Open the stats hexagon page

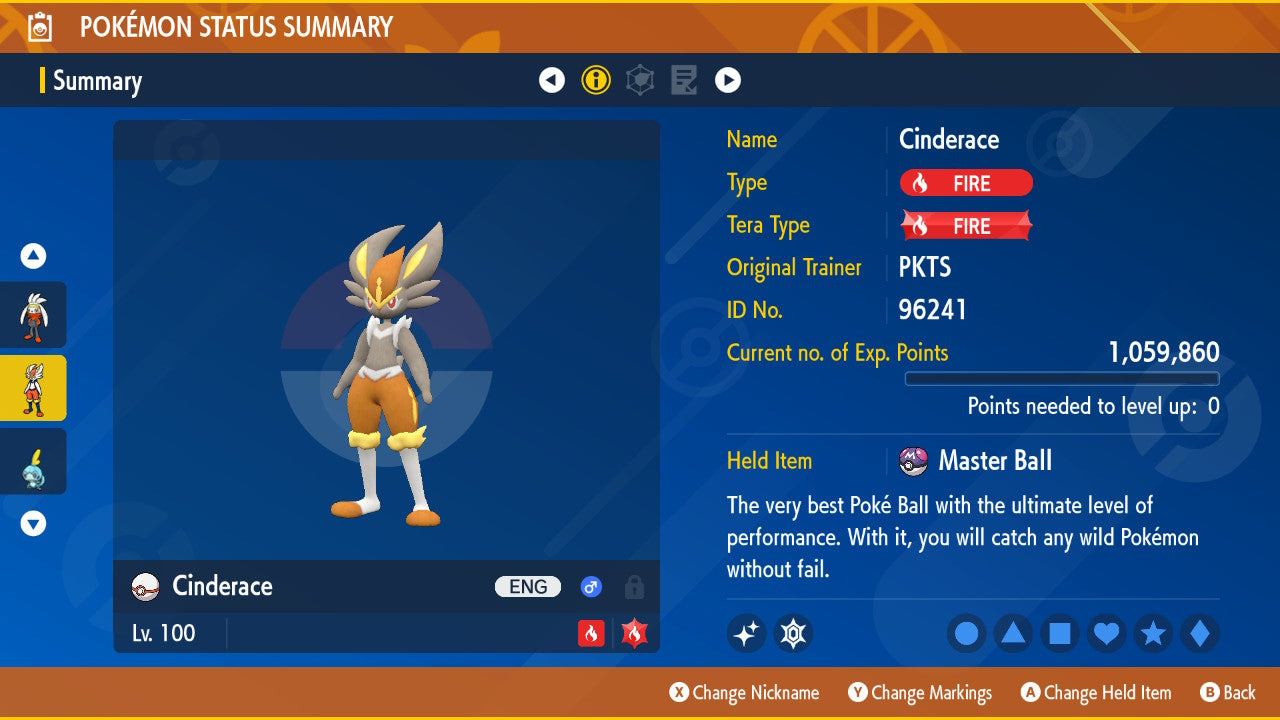coord(639,79)
